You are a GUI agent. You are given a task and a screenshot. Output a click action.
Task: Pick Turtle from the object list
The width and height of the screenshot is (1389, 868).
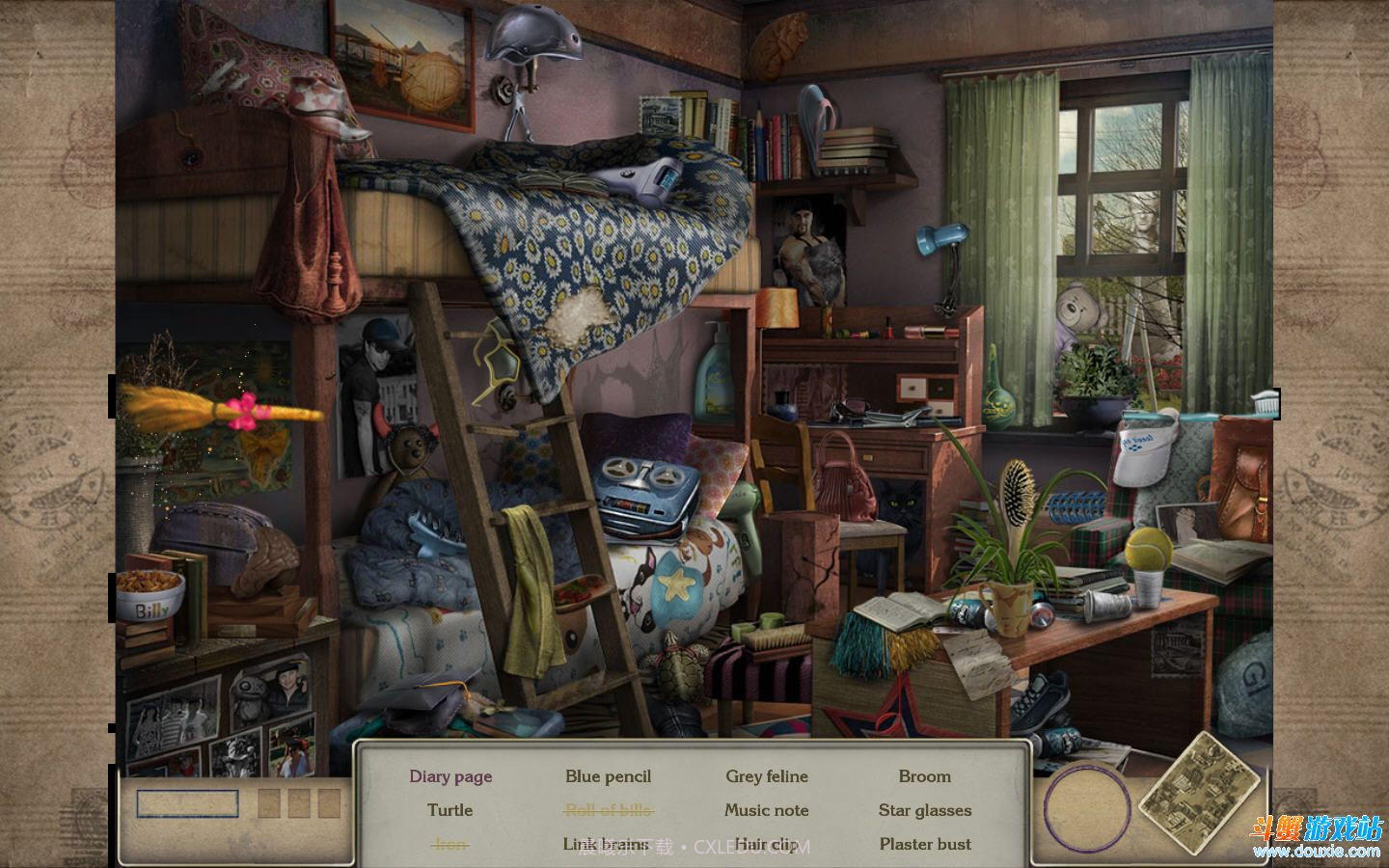[x=450, y=810]
